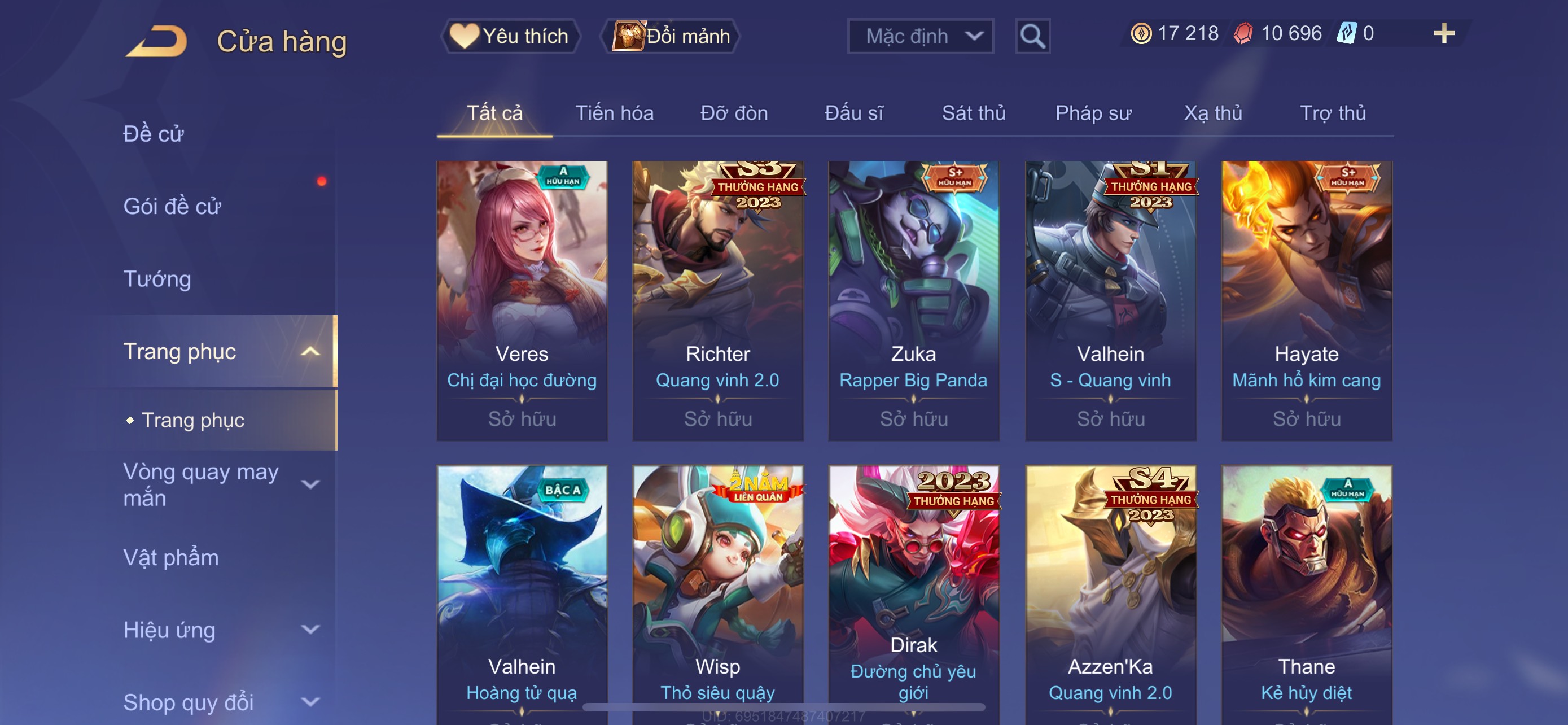The height and width of the screenshot is (725, 1568).
Task: Filter skins by Trợ thủ
Action: (1333, 113)
